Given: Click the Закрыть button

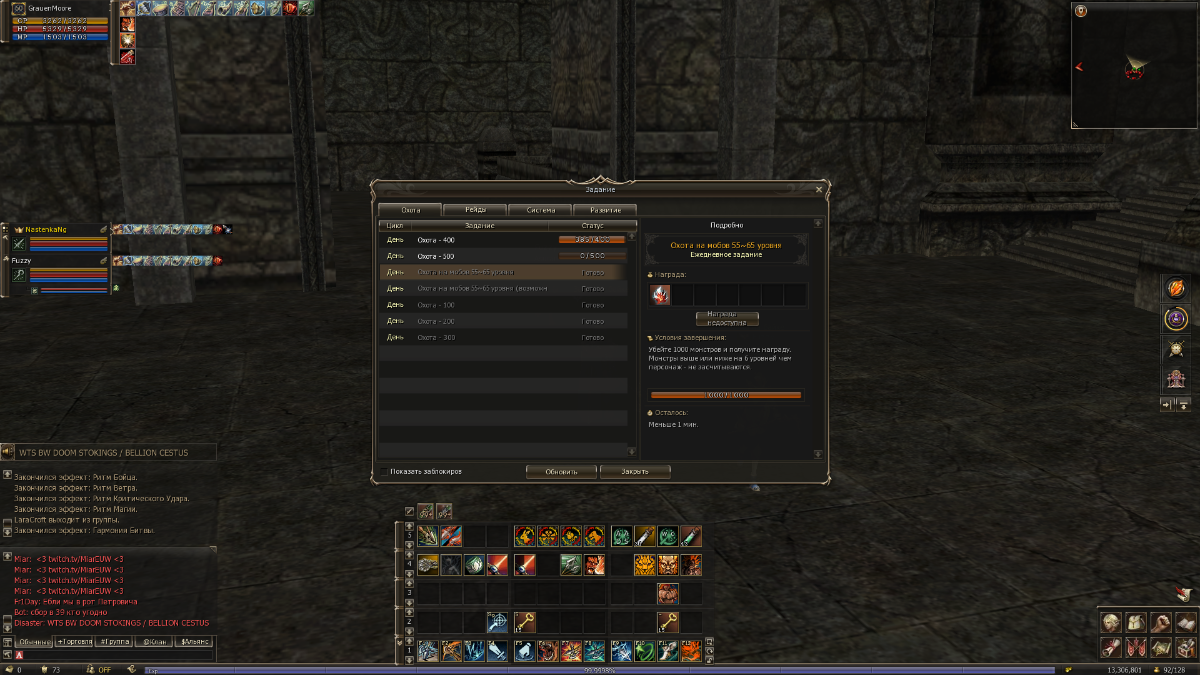Looking at the screenshot, I should 635,471.
